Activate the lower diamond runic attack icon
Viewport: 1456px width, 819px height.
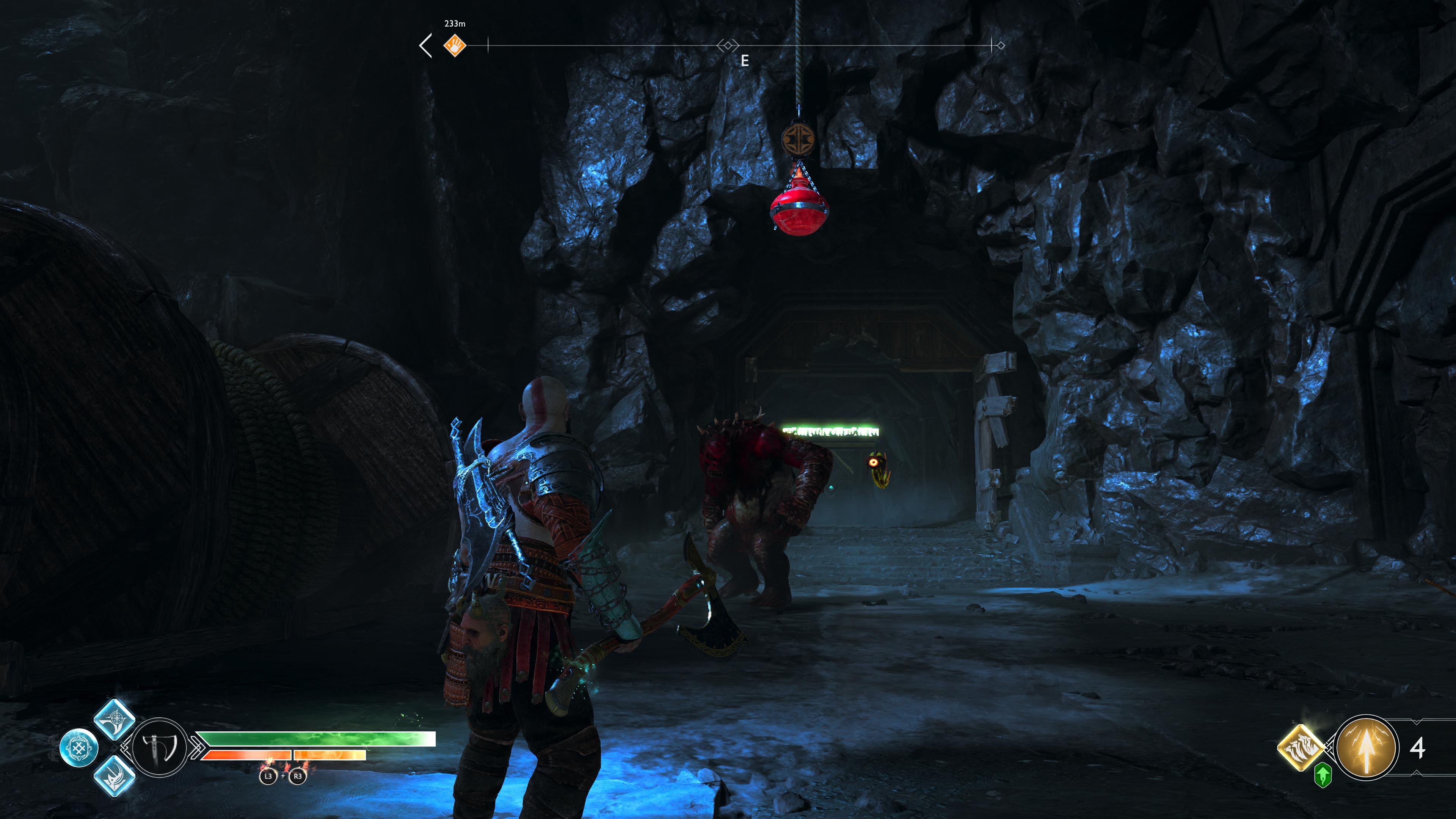115,777
